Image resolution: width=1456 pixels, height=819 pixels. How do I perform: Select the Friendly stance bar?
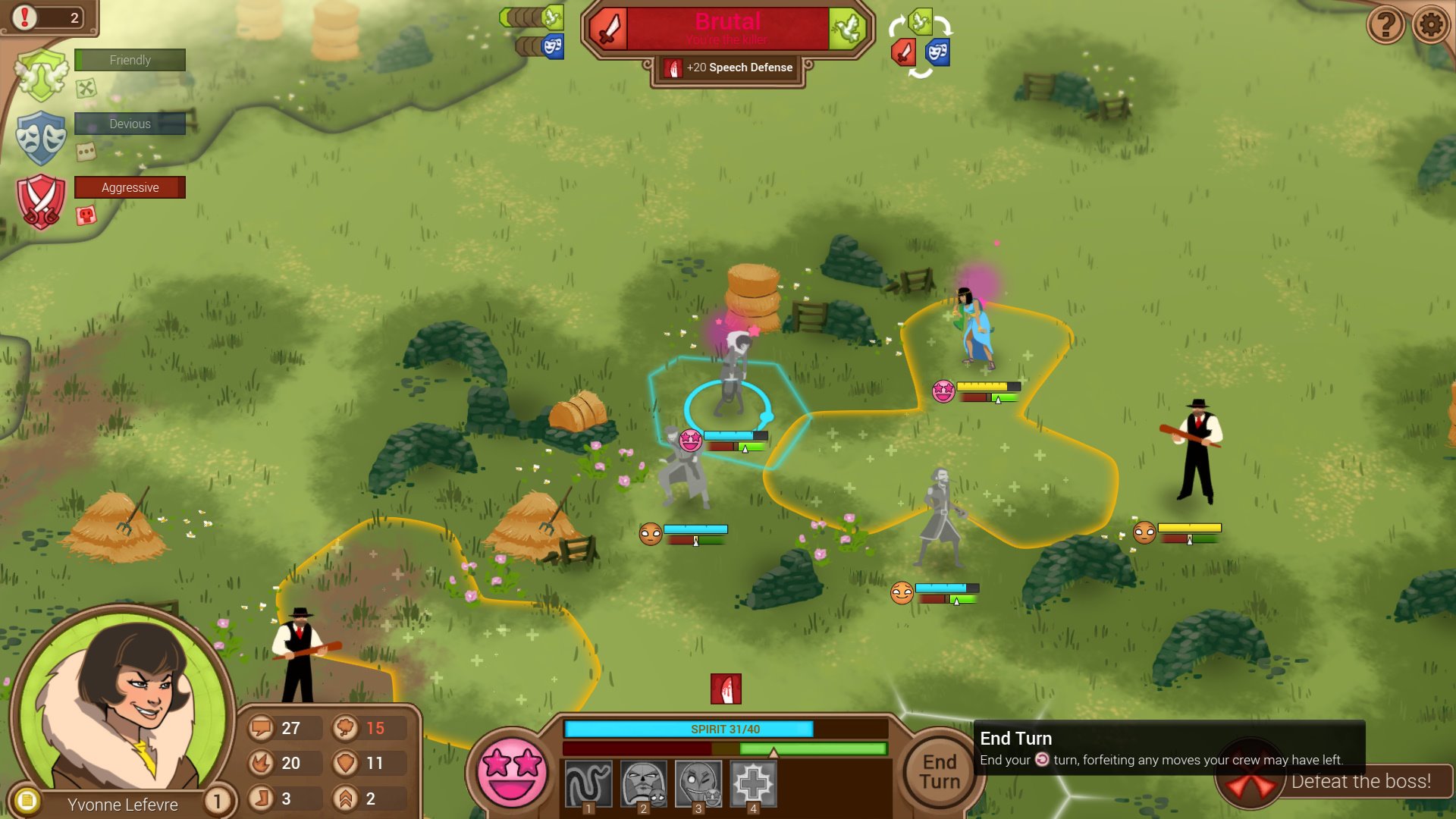(130, 60)
